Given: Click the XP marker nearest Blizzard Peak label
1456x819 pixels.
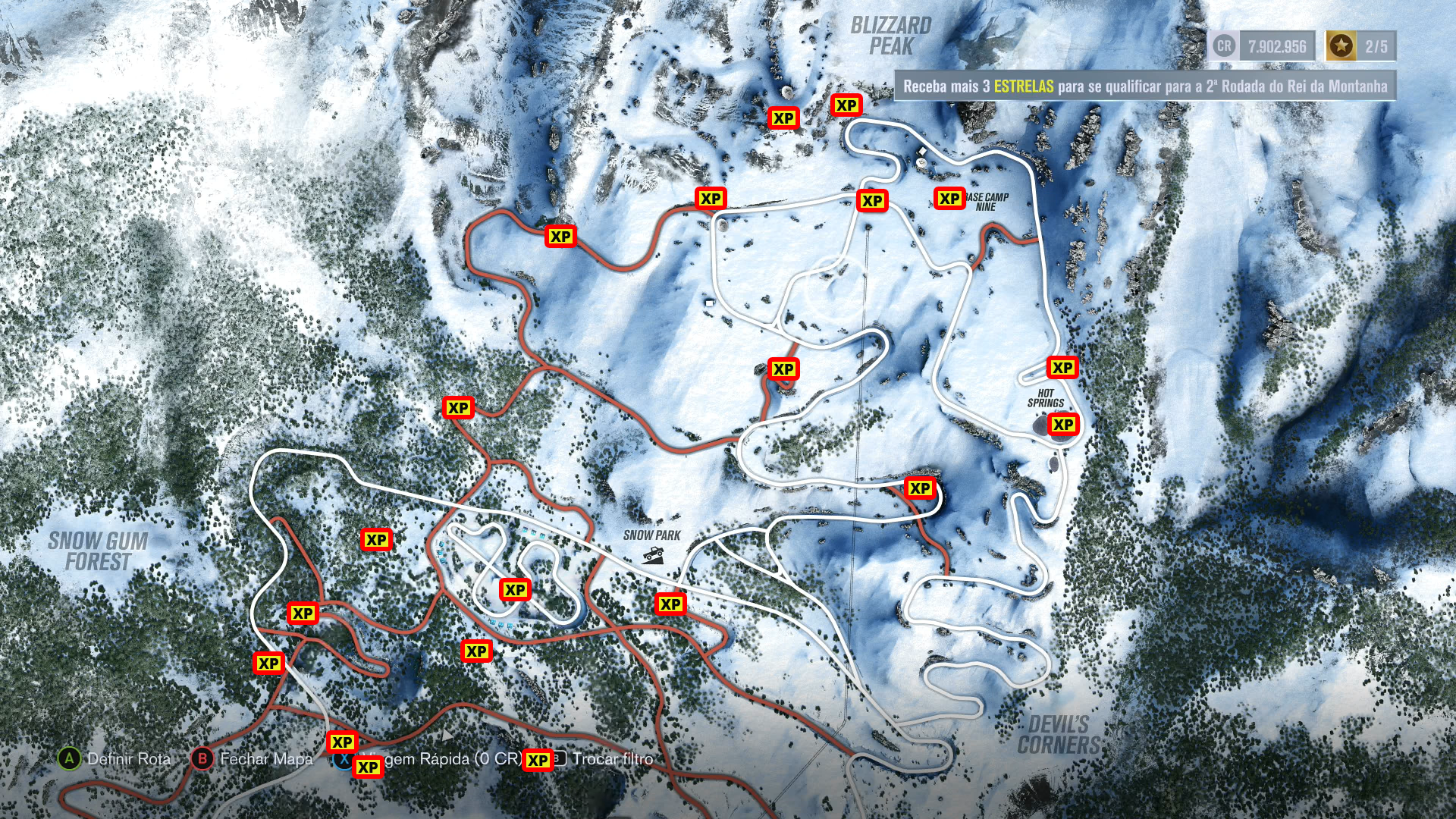Looking at the screenshot, I should pos(846,105).
